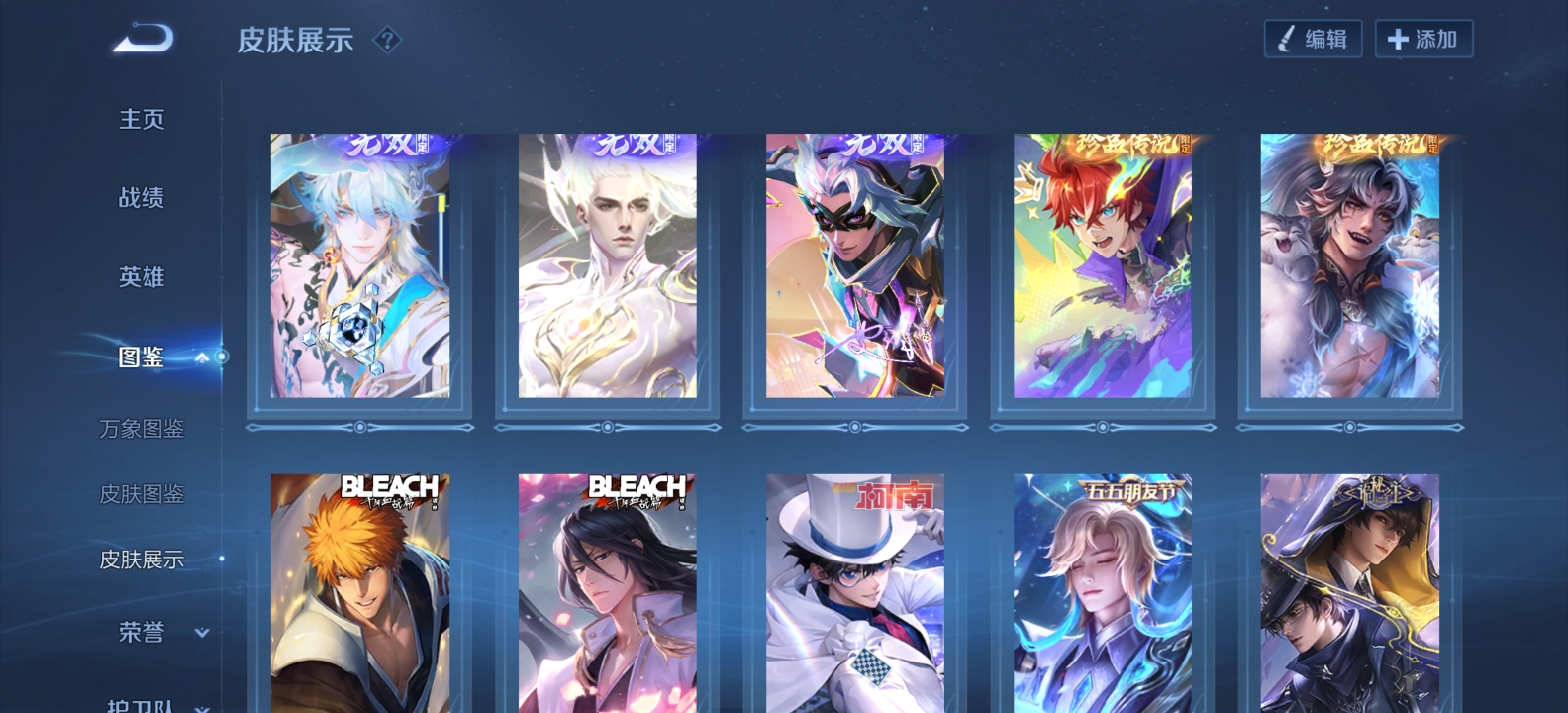1568x713 pixels.
Task: Choose the 珍品传说 skin card with cats
Action: click(x=1350, y=265)
